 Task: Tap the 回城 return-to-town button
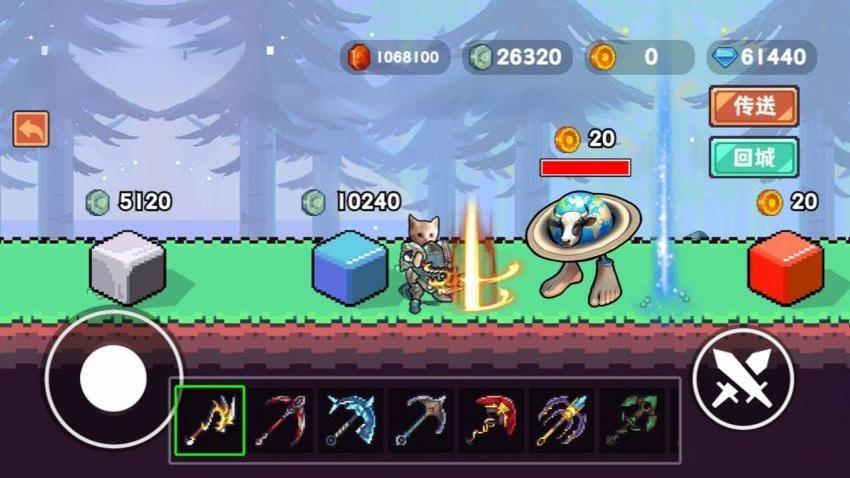coord(753,157)
